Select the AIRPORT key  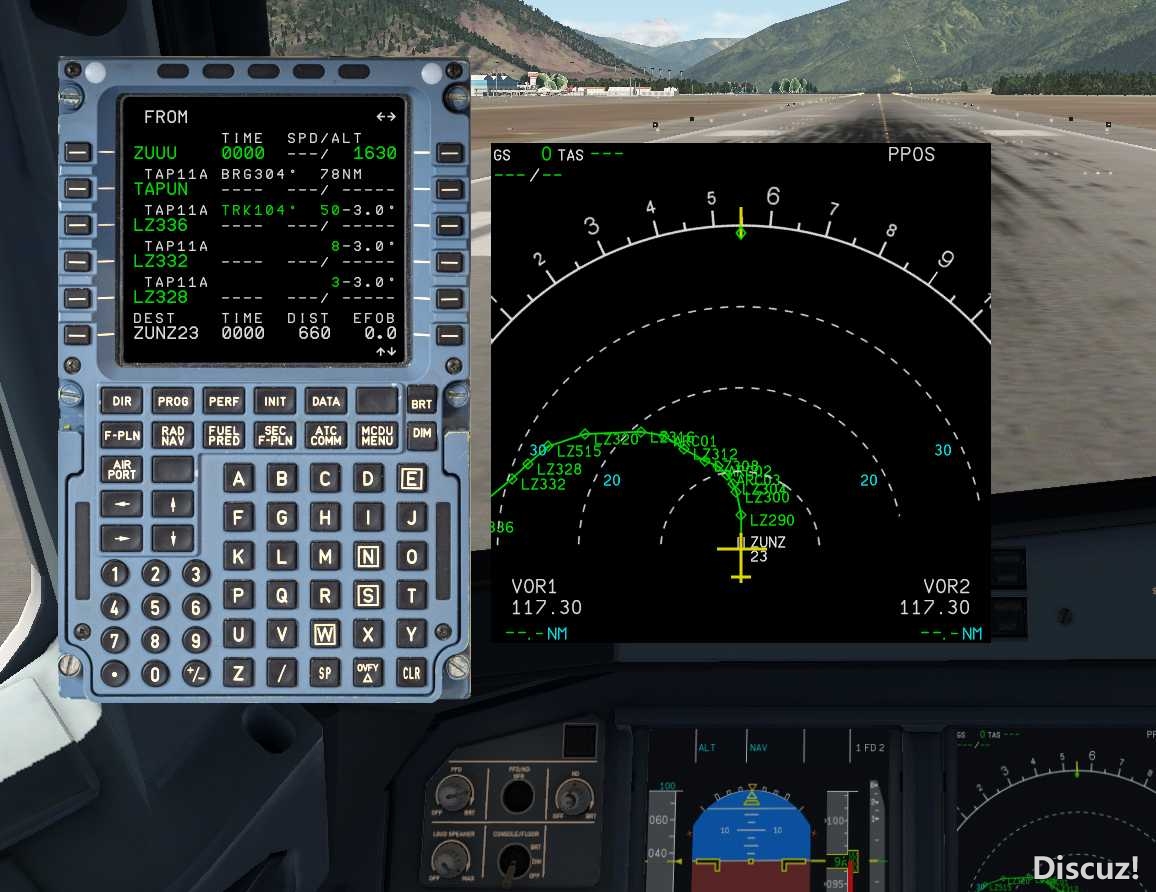(122, 469)
